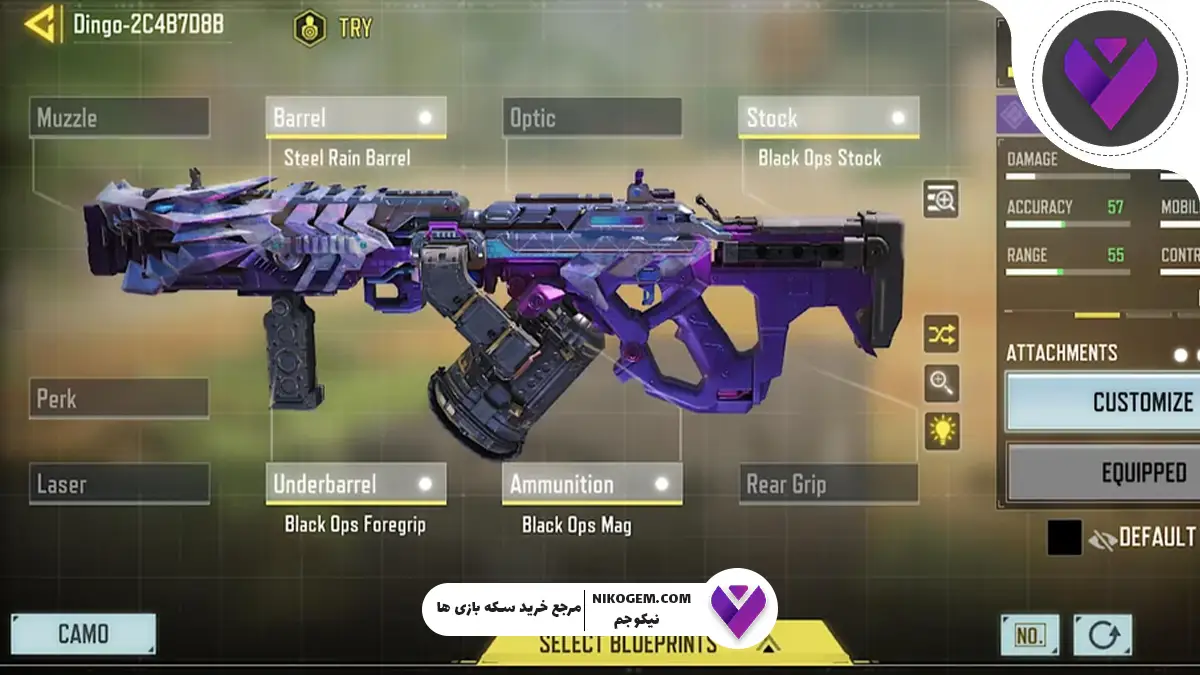
Task: Select the Stock attachment slot
Action: (x=828, y=118)
